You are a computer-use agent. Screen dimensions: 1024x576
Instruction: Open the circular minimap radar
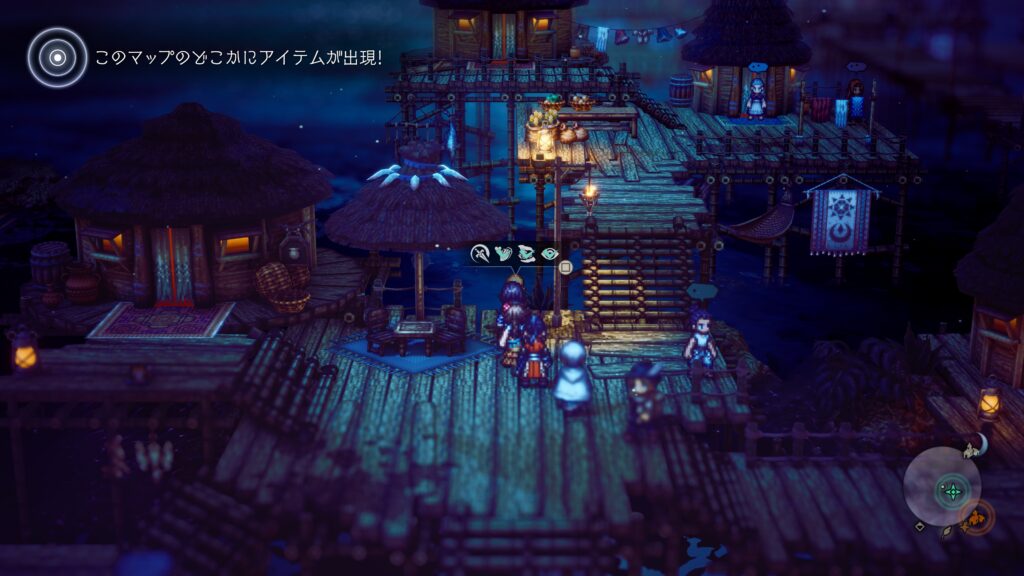pos(942,486)
